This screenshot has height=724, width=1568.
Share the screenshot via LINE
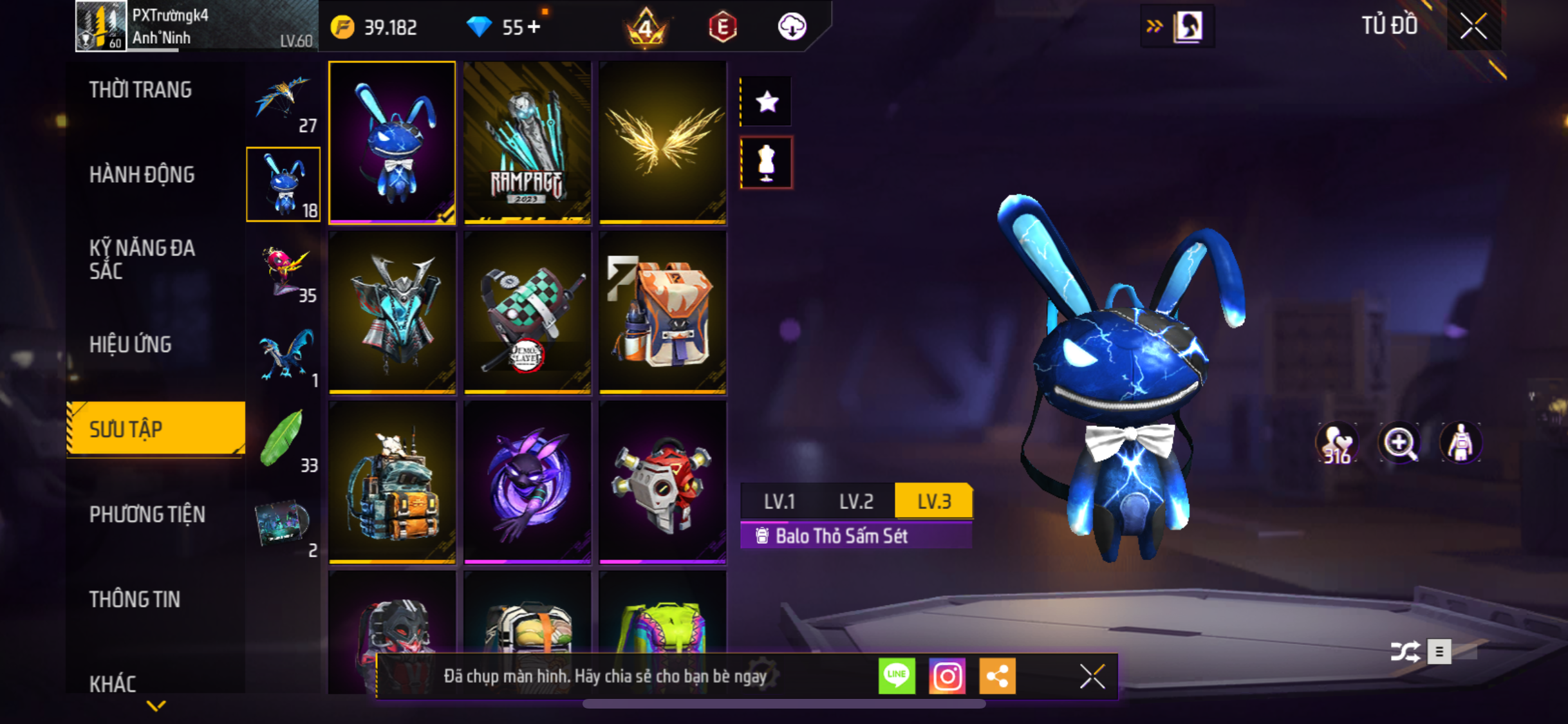tap(897, 676)
